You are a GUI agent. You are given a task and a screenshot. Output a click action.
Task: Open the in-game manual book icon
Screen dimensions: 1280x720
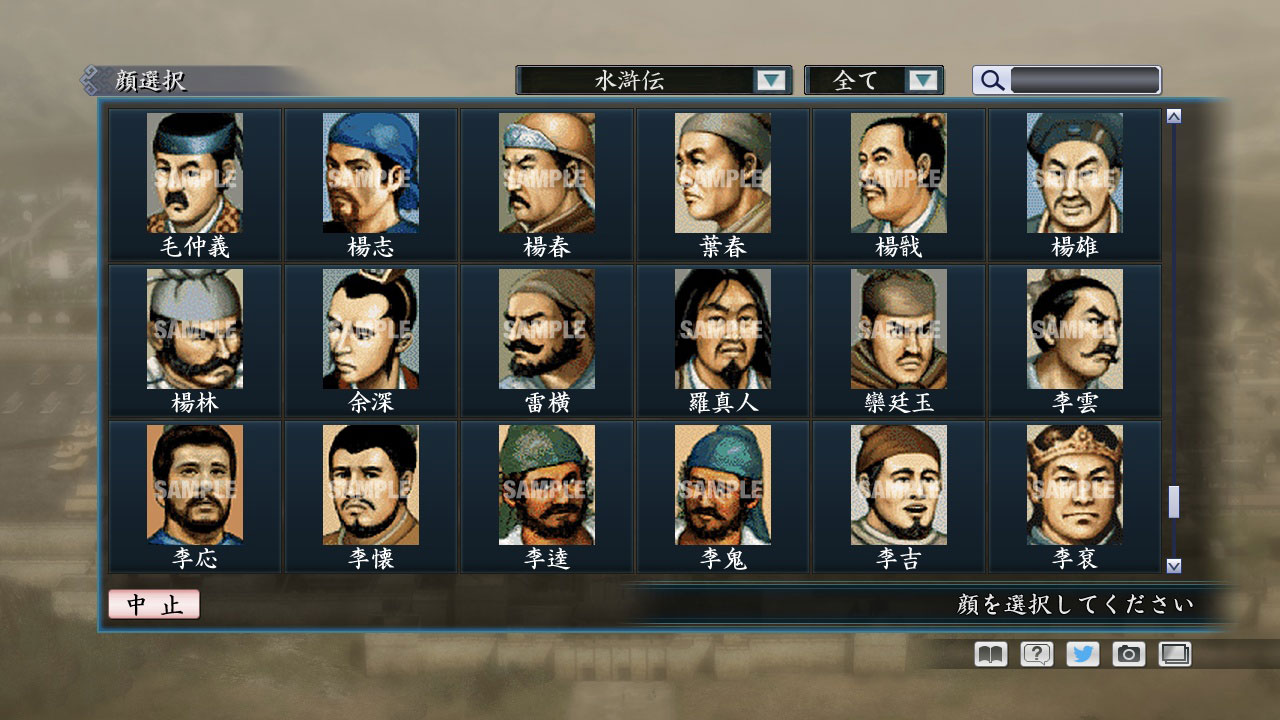(x=988, y=654)
